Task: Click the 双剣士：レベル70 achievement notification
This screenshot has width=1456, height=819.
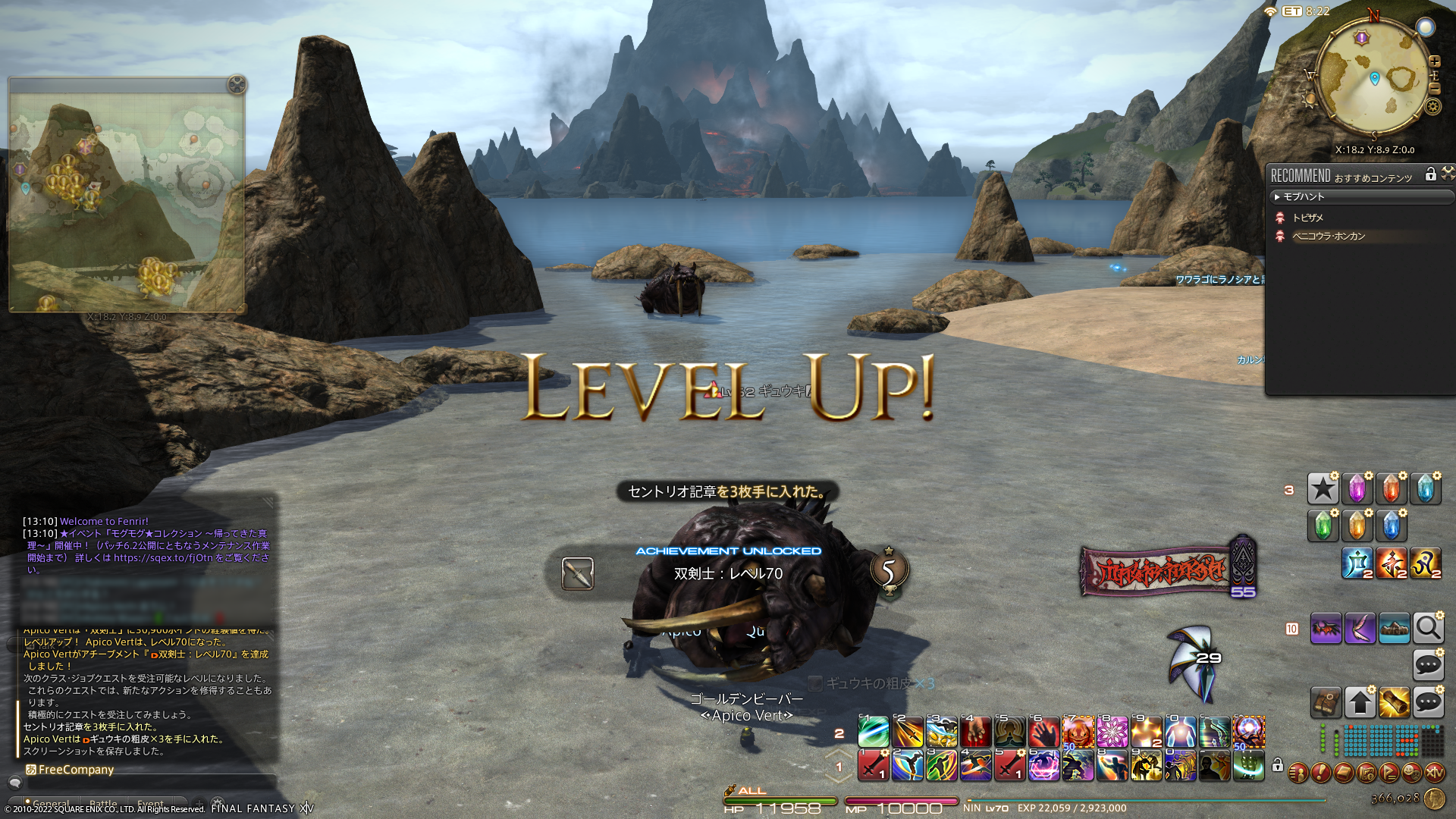Action: [x=728, y=573]
